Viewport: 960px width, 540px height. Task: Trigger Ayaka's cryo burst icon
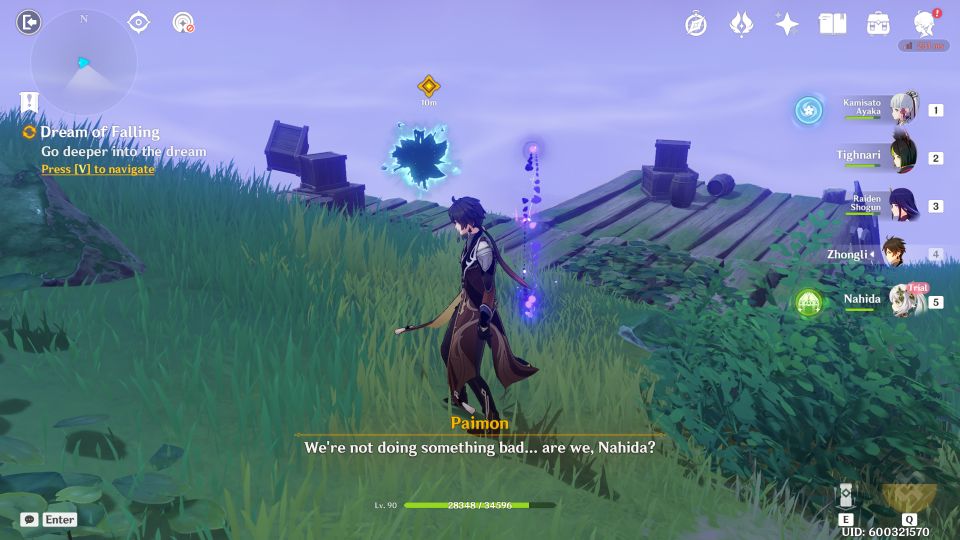[808, 110]
